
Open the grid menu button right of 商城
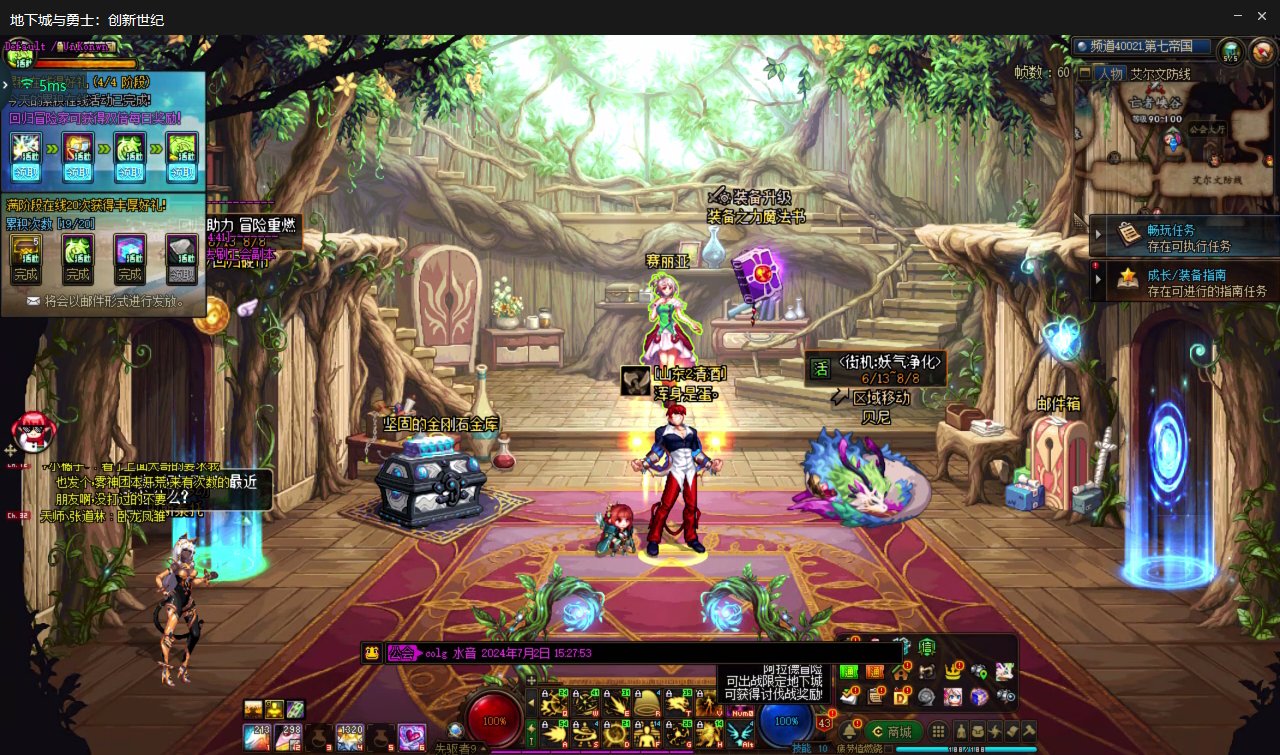938,731
